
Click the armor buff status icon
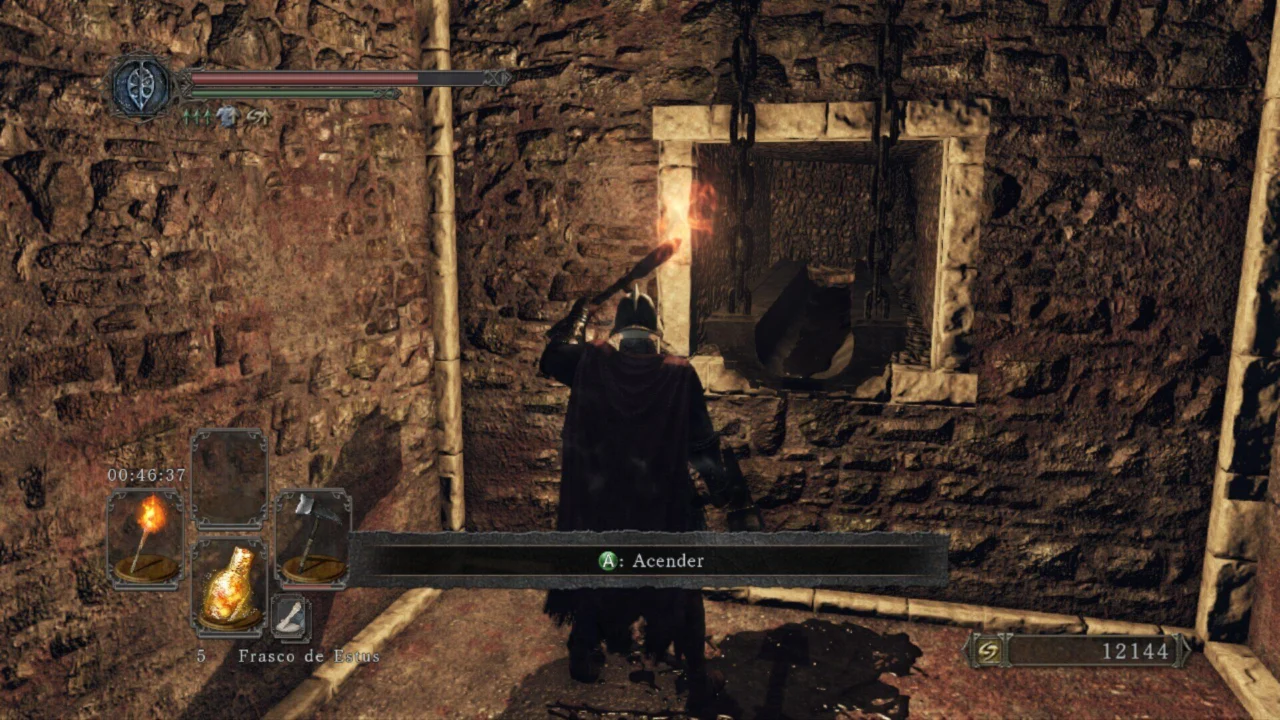[x=227, y=117]
